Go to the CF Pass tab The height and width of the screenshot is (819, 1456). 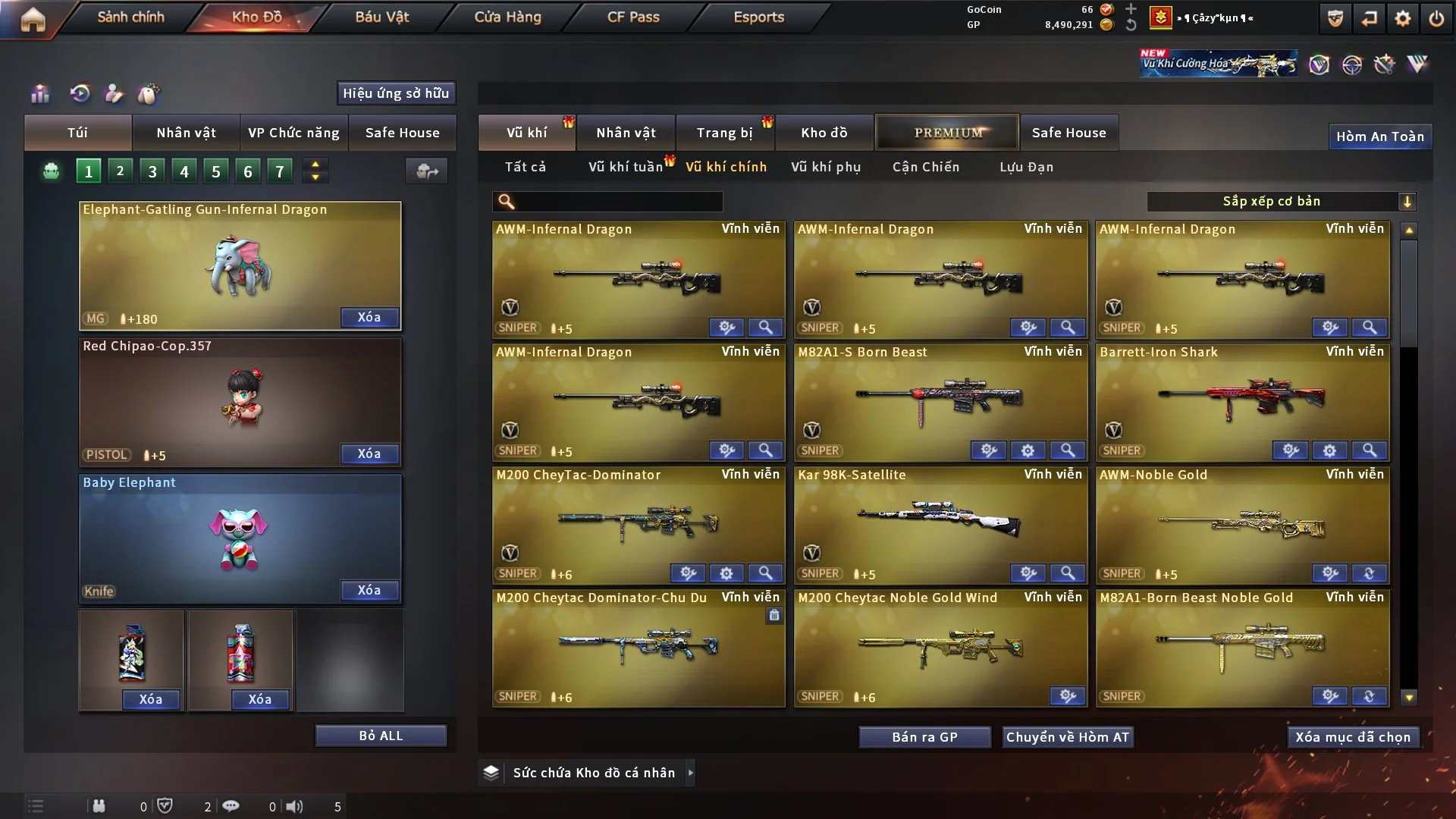point(633,17)
